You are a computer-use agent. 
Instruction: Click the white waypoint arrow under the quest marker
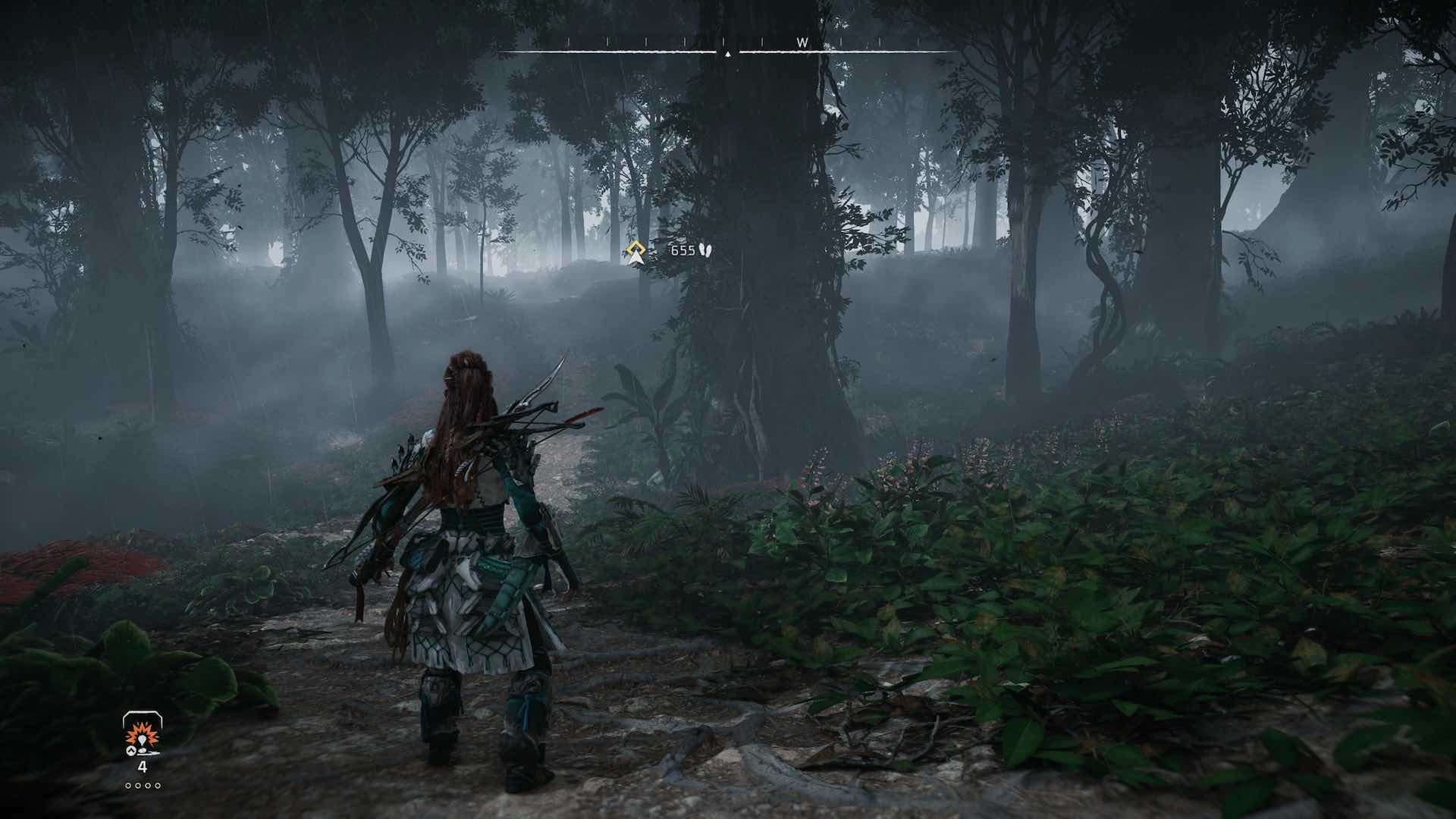[635, 260]
